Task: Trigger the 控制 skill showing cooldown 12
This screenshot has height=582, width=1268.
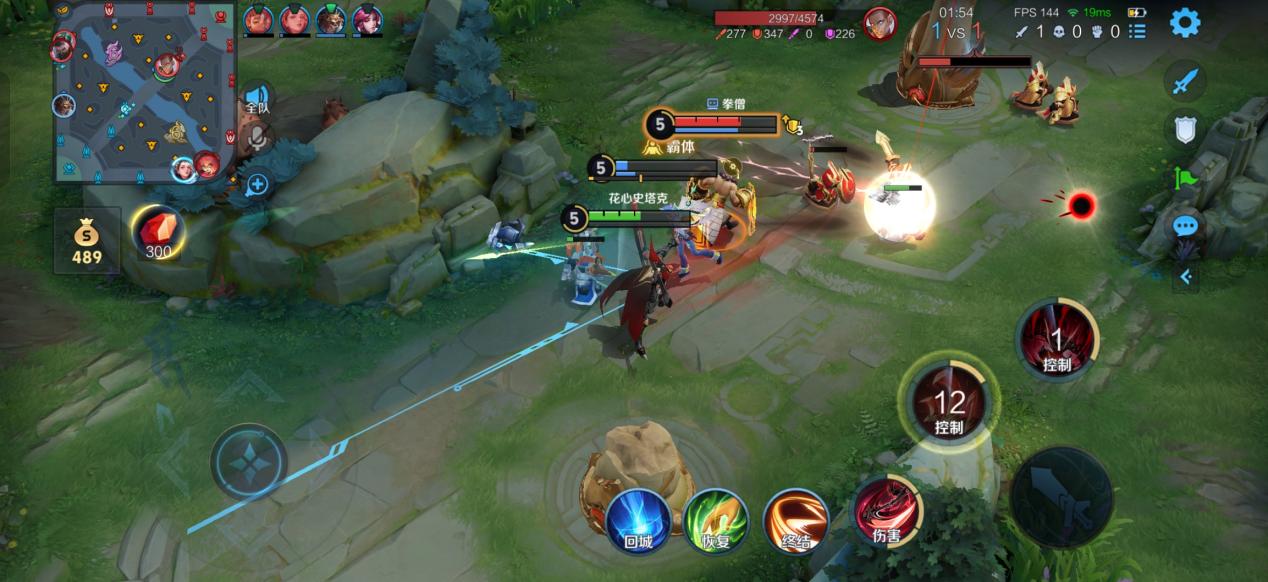Action: [x=948, y=405]
